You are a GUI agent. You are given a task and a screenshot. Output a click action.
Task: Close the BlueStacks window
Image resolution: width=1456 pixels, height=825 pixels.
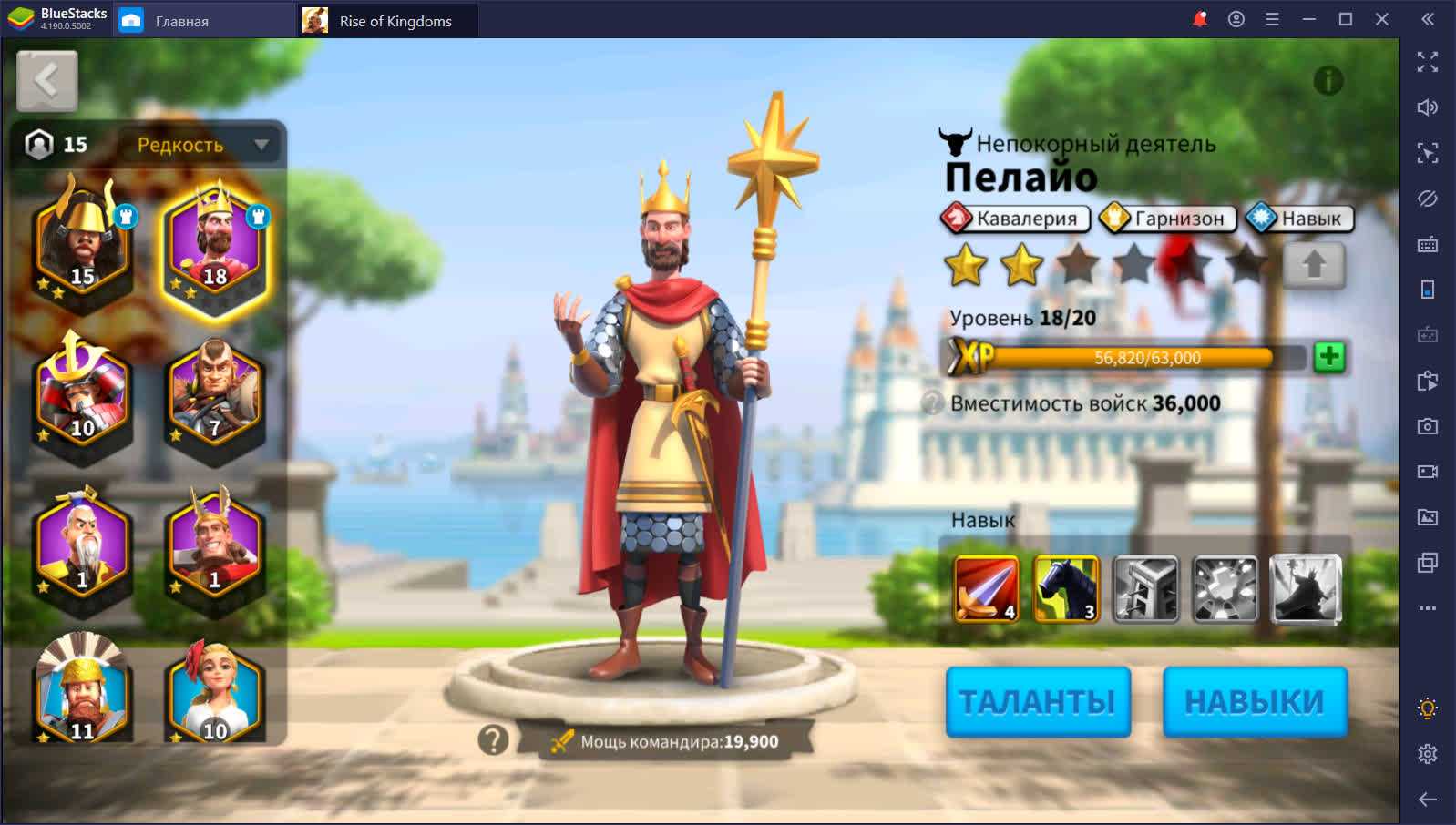coord(1381,19)
